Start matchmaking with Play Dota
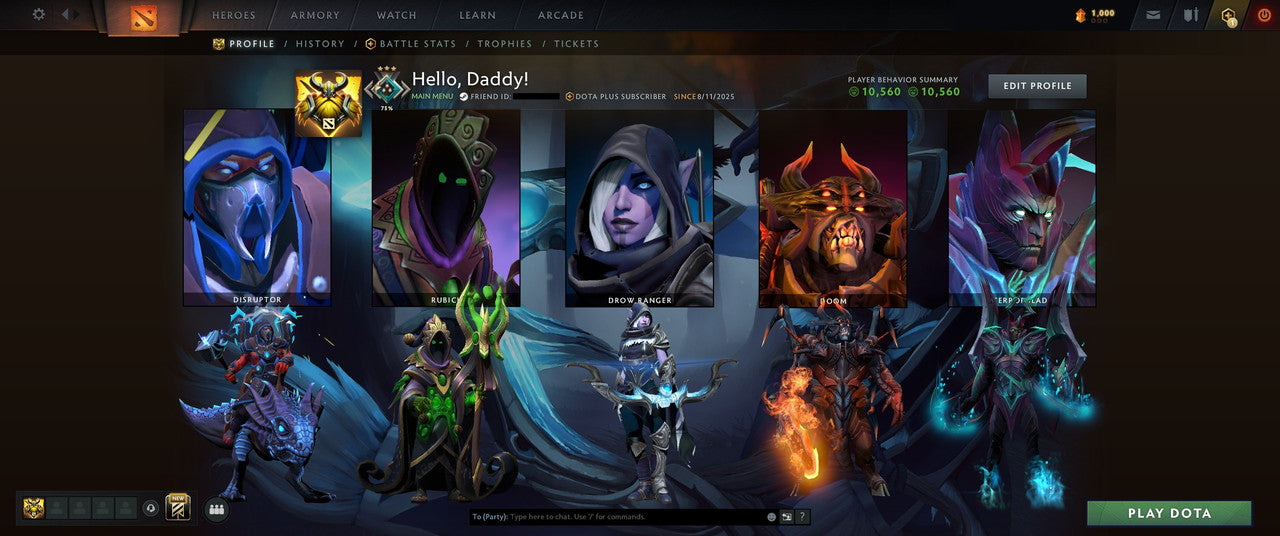 (x=1169, y=513)
